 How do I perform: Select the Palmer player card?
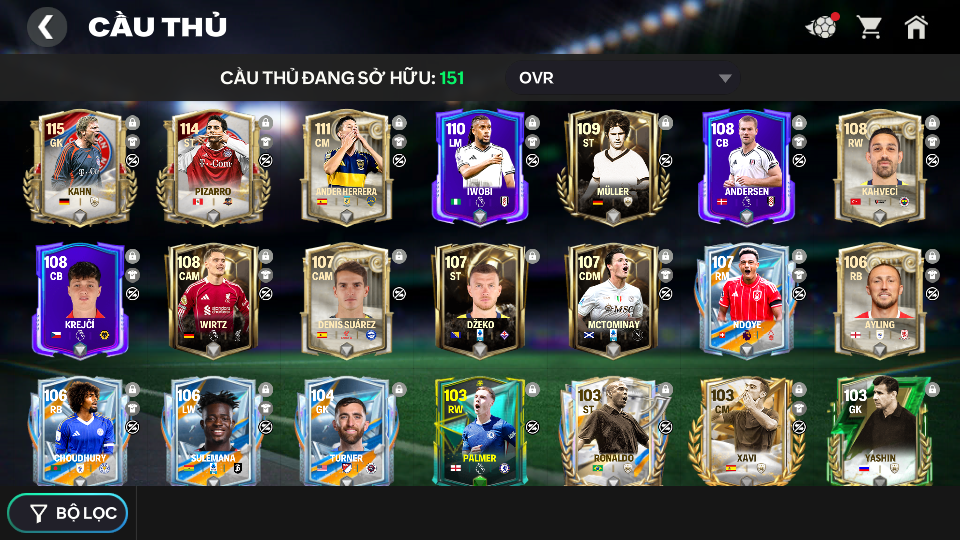pyautogui.click(x=479, y=432)
